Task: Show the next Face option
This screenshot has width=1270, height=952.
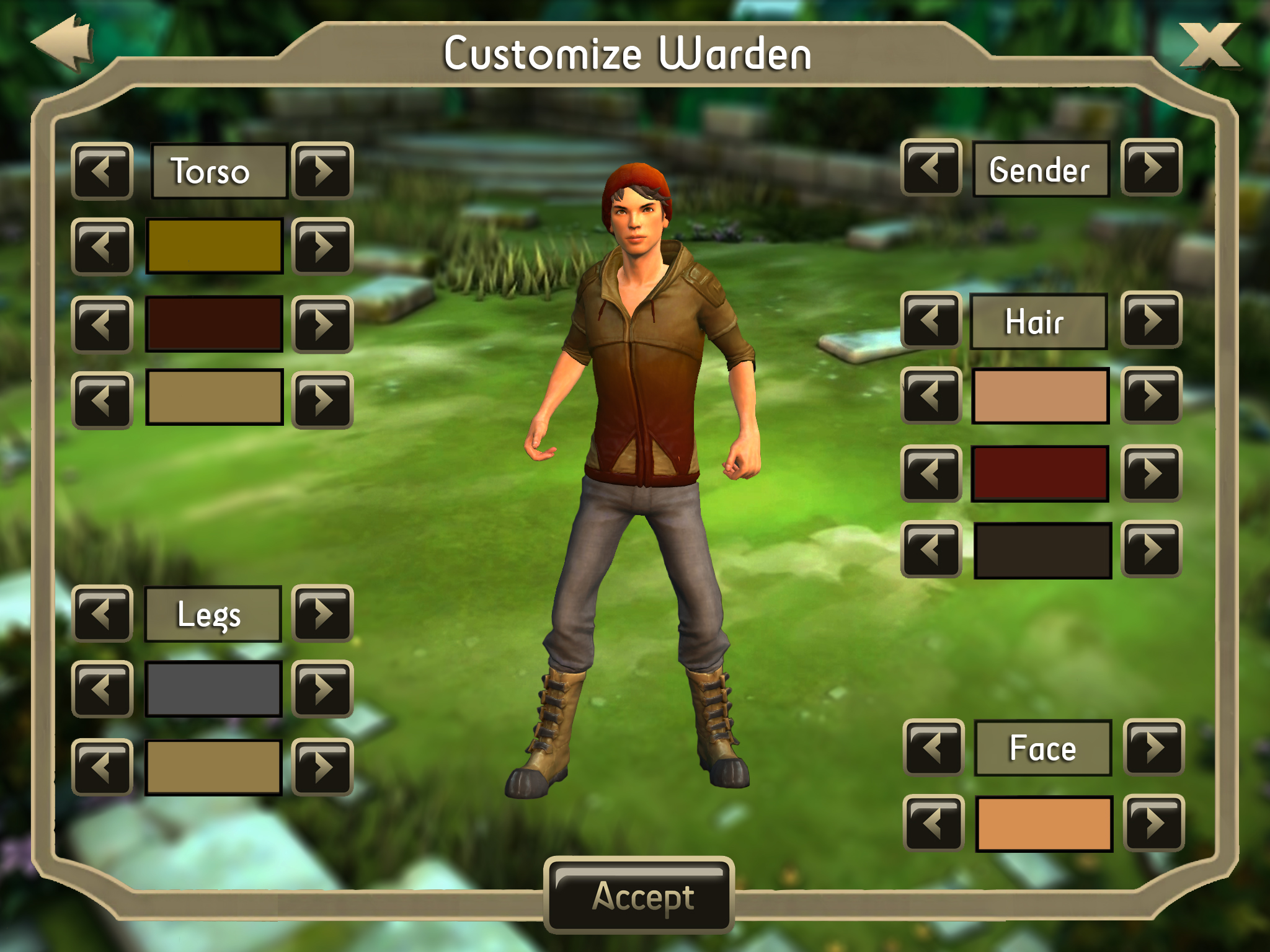Action: (1154, 747)
